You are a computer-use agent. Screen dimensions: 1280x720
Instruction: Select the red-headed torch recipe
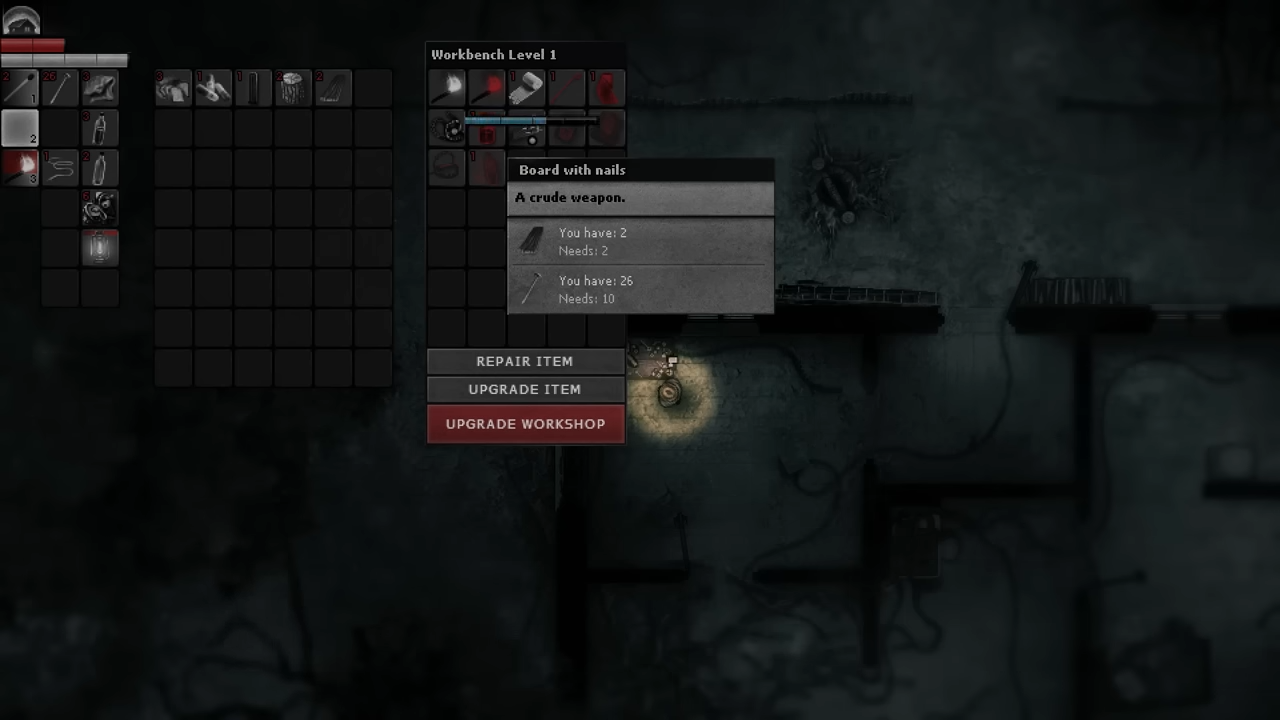[x=487, y=88]
